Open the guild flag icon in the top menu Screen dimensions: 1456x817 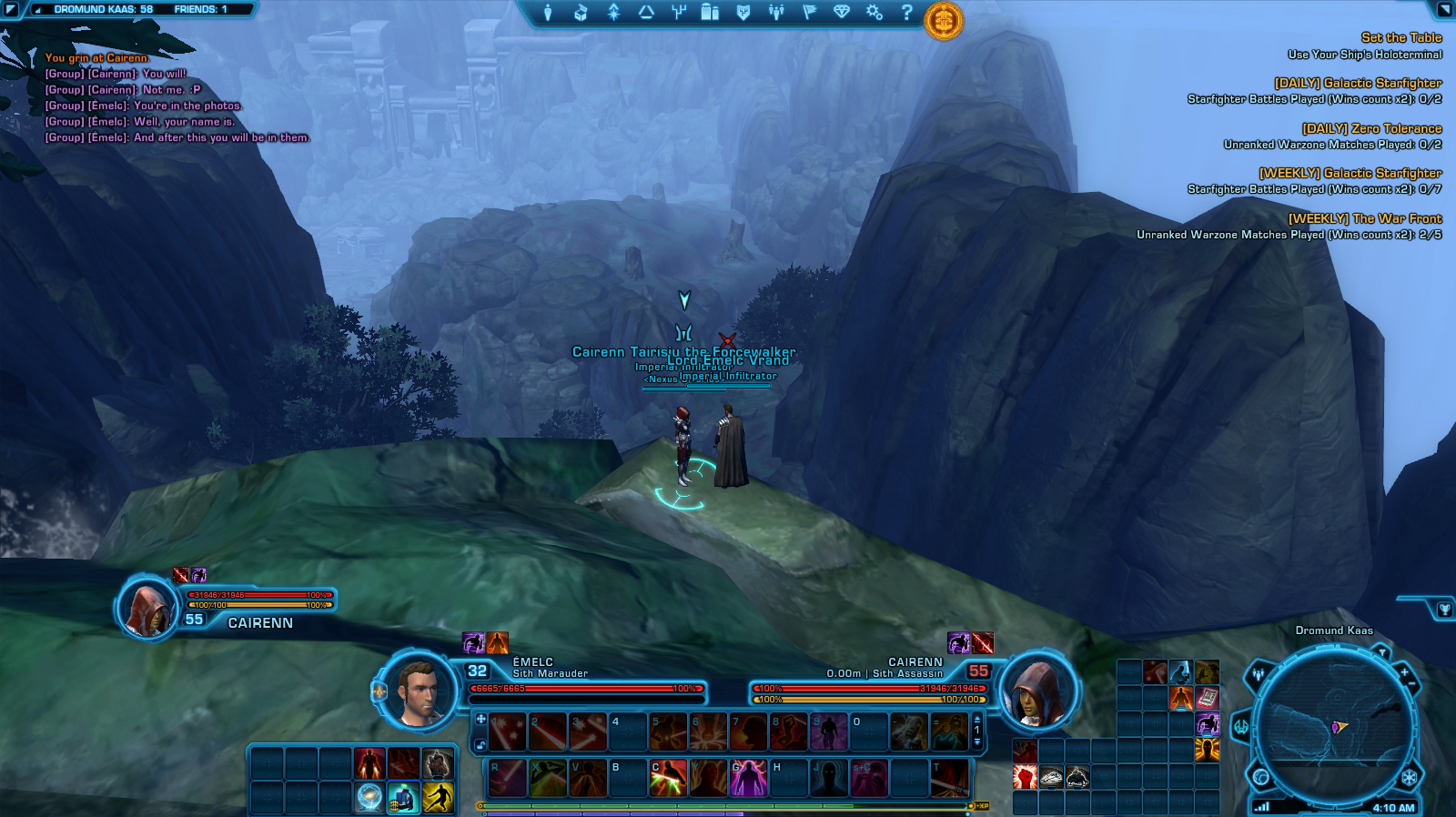pos(809,12)
